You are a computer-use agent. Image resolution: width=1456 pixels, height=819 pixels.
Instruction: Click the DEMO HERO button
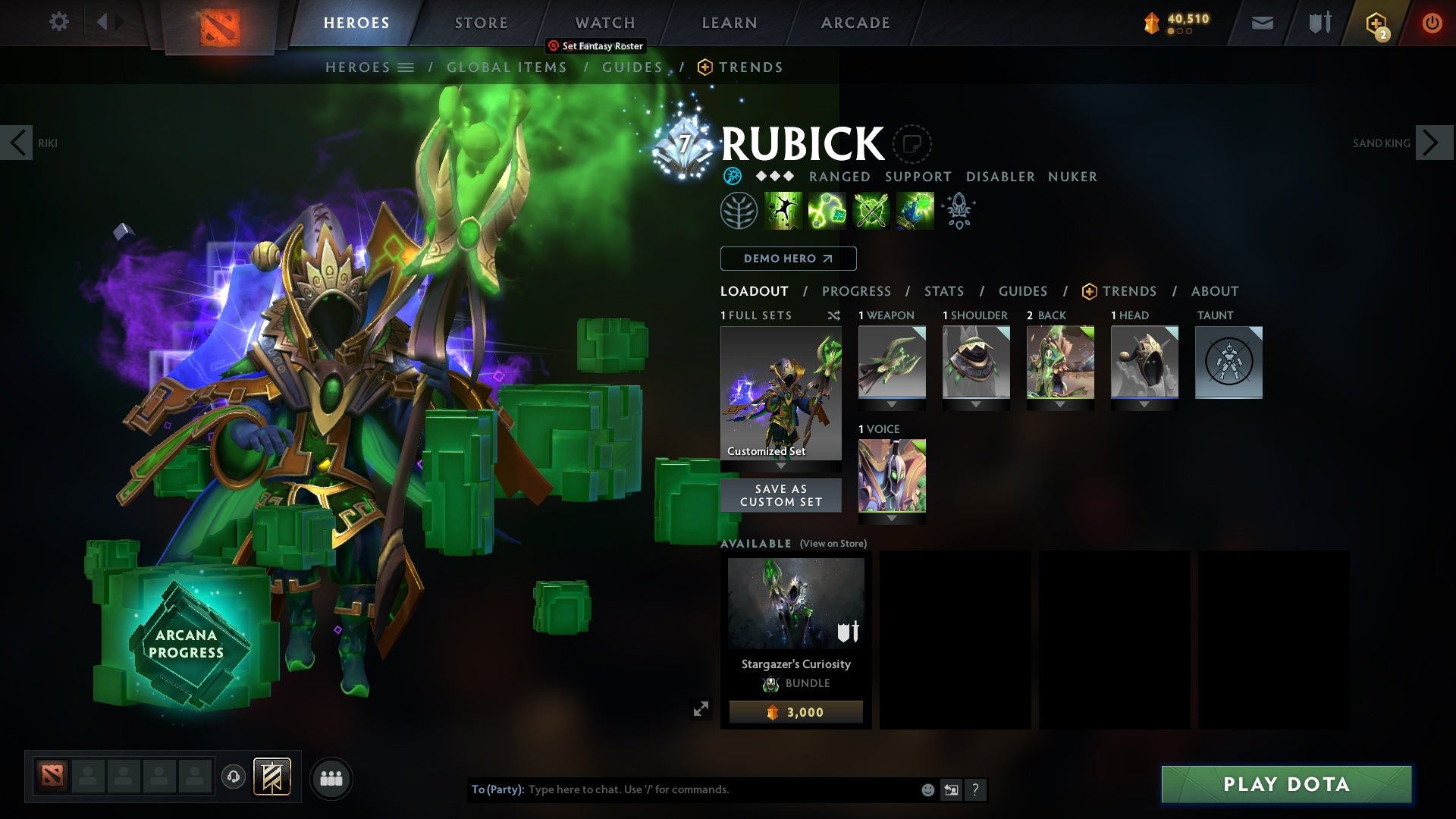coord(787,259)
